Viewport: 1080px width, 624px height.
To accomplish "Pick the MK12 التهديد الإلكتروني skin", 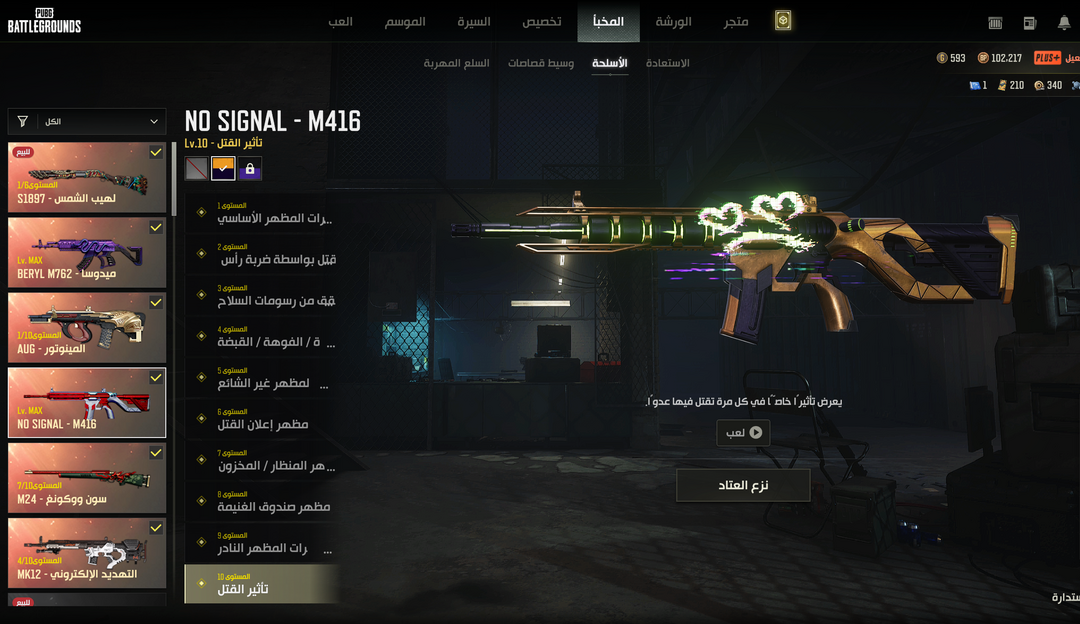I will 87,553.
